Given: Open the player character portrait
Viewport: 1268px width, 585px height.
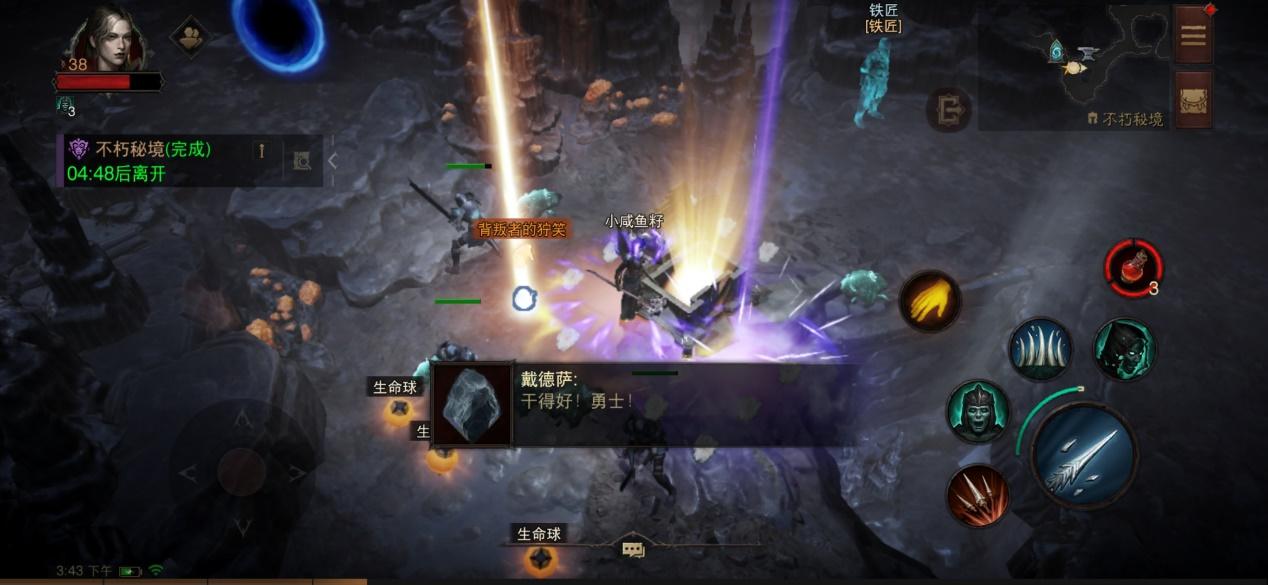Looking at the screenshot, I should pyautogui.click(x=108, y=41).
